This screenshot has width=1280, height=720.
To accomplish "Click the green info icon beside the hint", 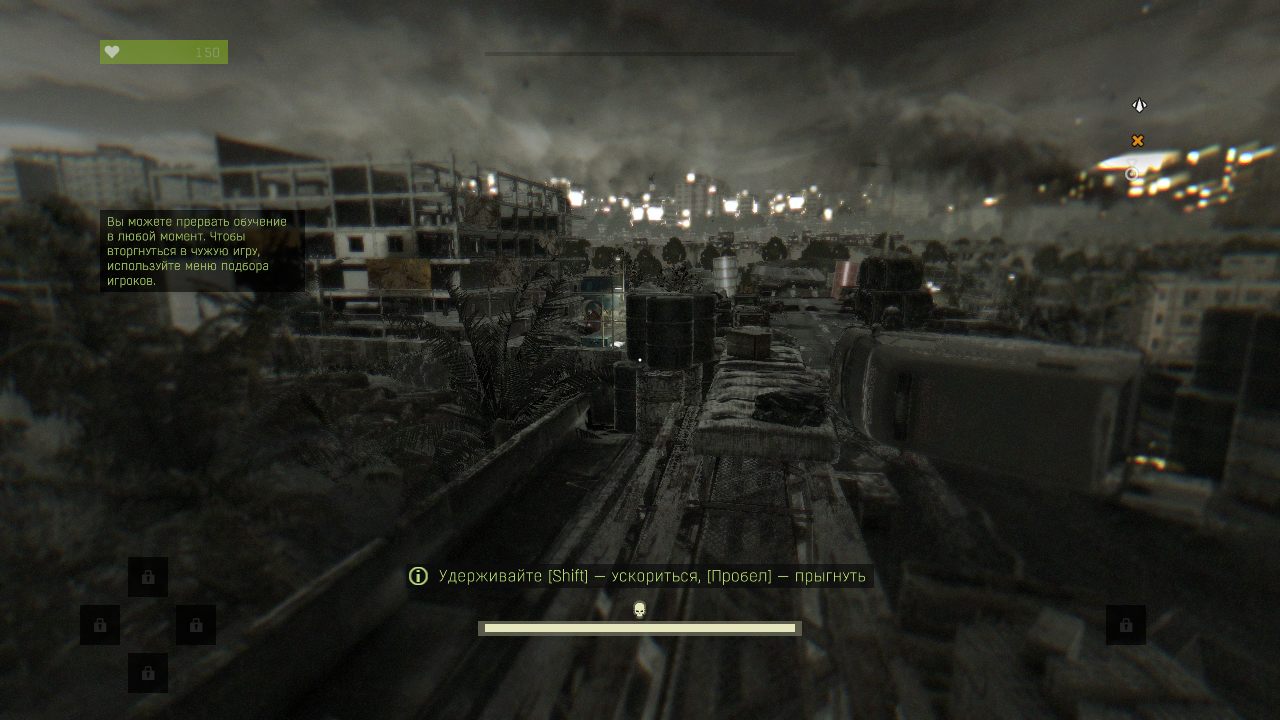I will (x=419, y=576).
